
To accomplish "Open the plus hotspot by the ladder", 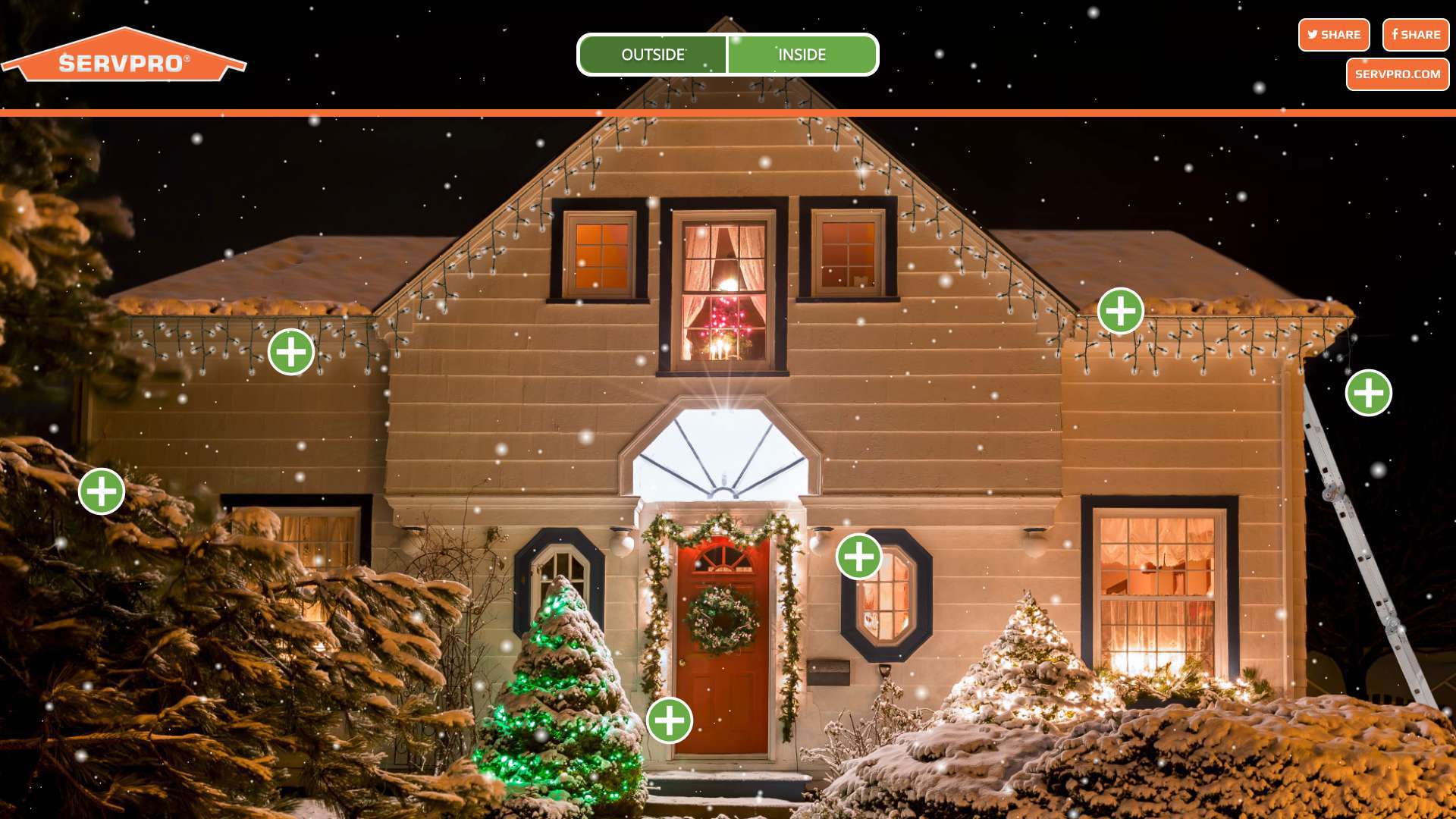I will tap(1368, 393).
